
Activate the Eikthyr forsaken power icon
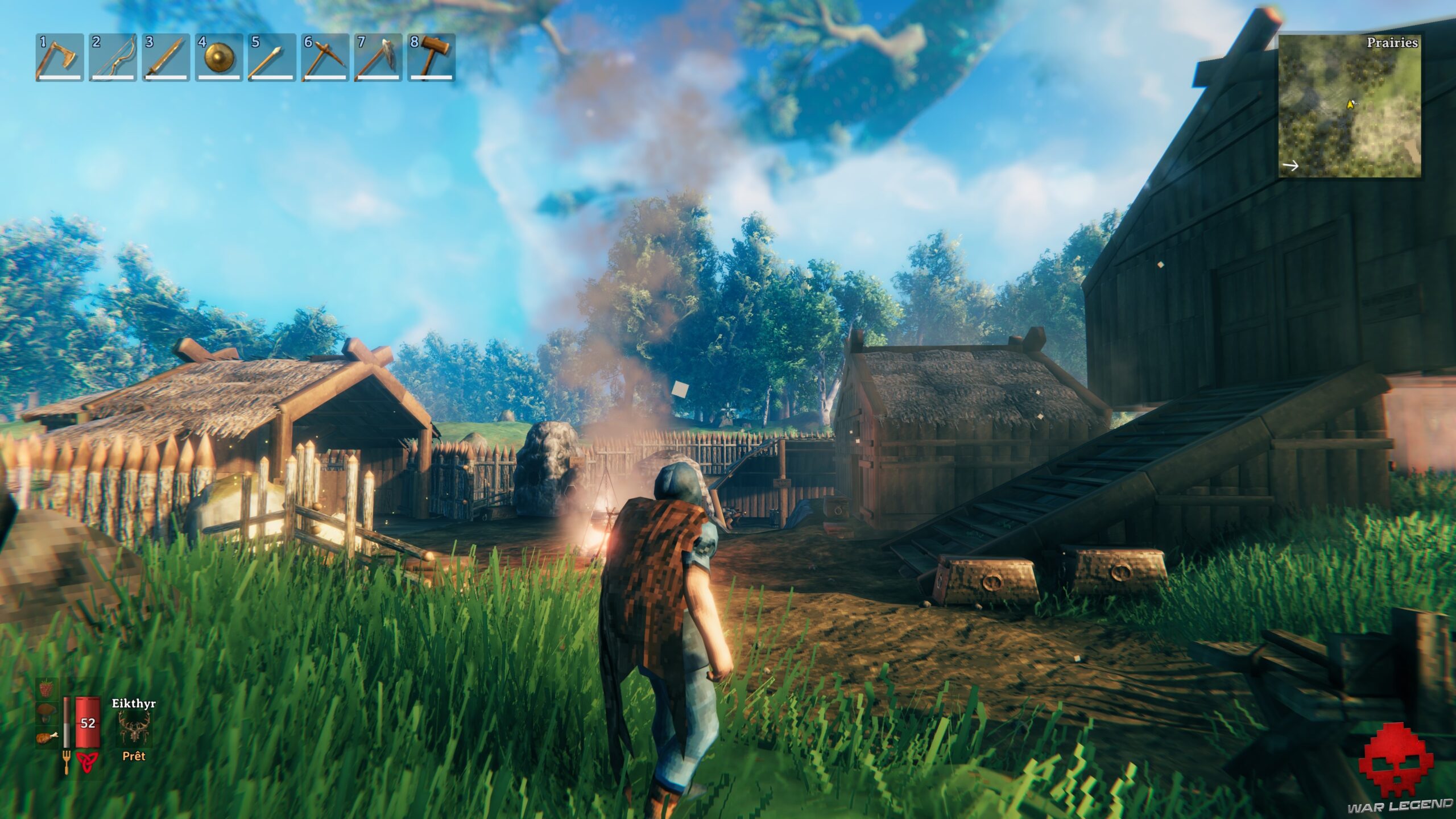point(134,729)
